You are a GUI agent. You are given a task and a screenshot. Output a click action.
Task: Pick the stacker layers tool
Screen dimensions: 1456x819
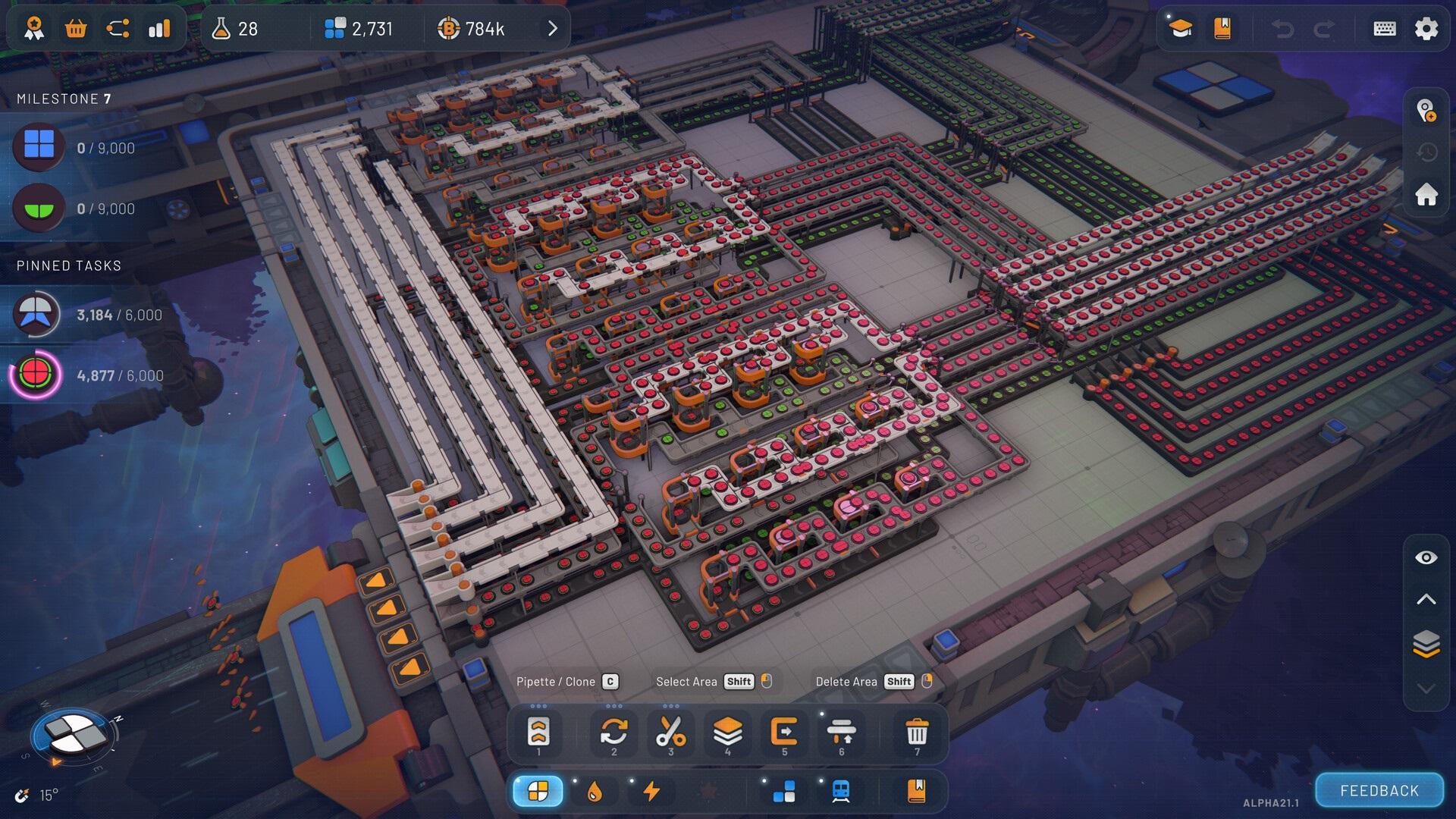(727, 733)
